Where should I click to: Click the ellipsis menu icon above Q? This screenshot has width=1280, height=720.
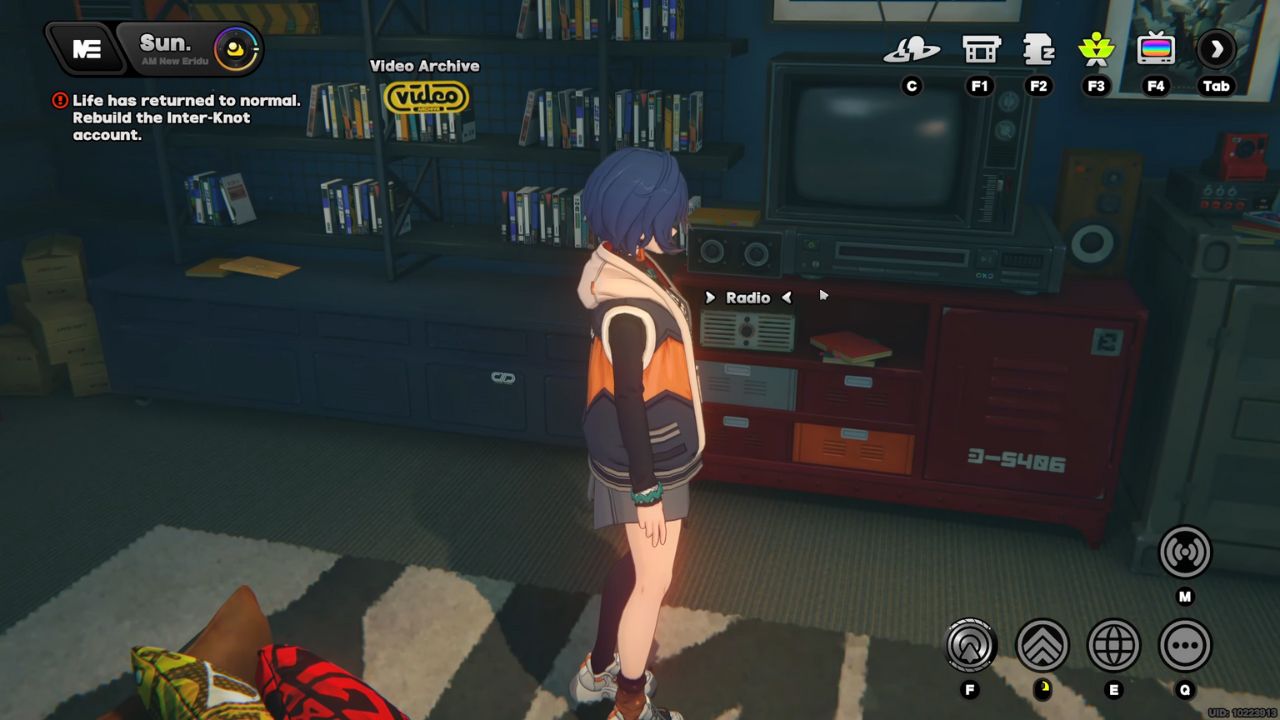point(1184,645)
